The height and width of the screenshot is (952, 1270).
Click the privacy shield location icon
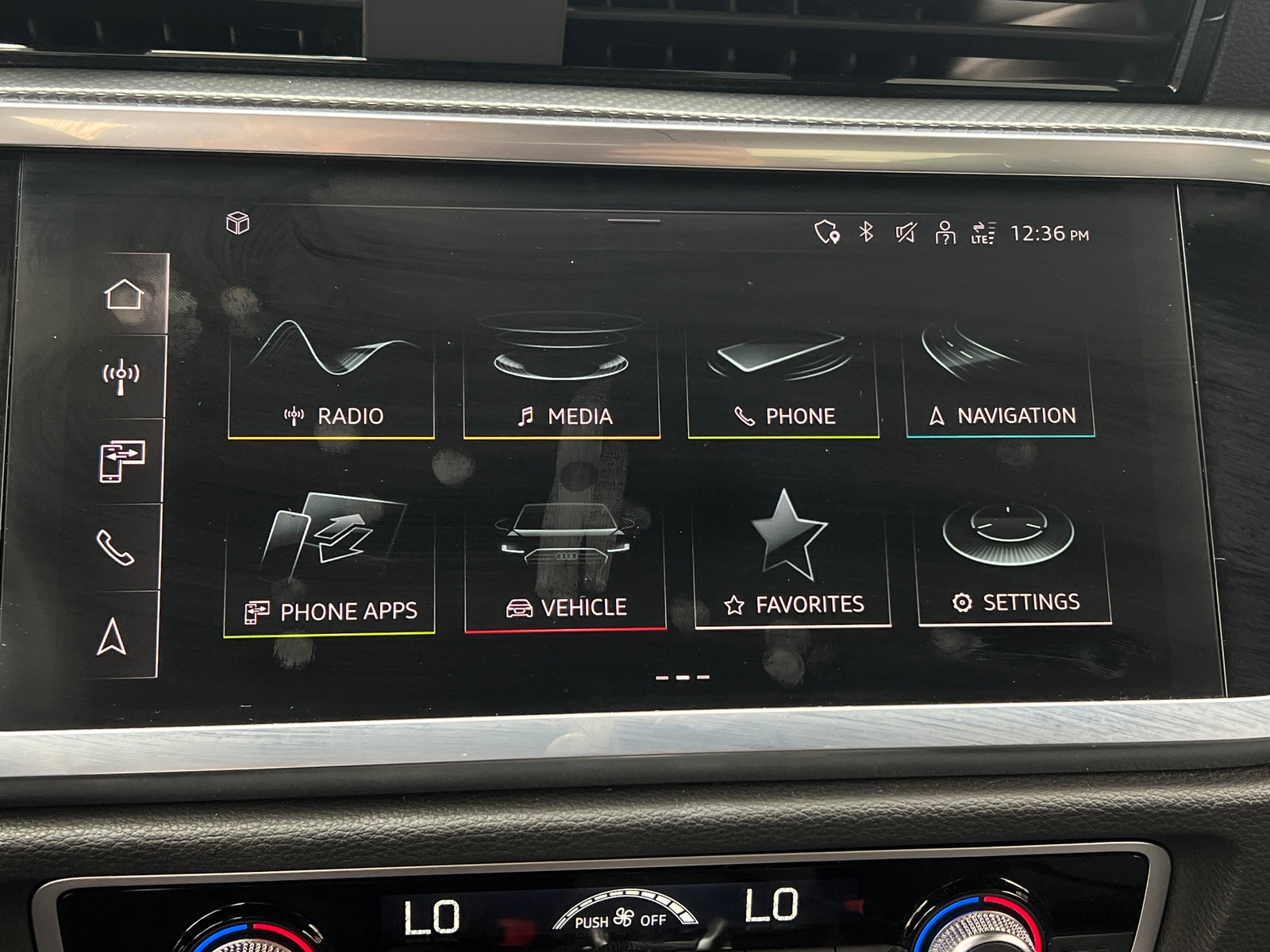827,232
